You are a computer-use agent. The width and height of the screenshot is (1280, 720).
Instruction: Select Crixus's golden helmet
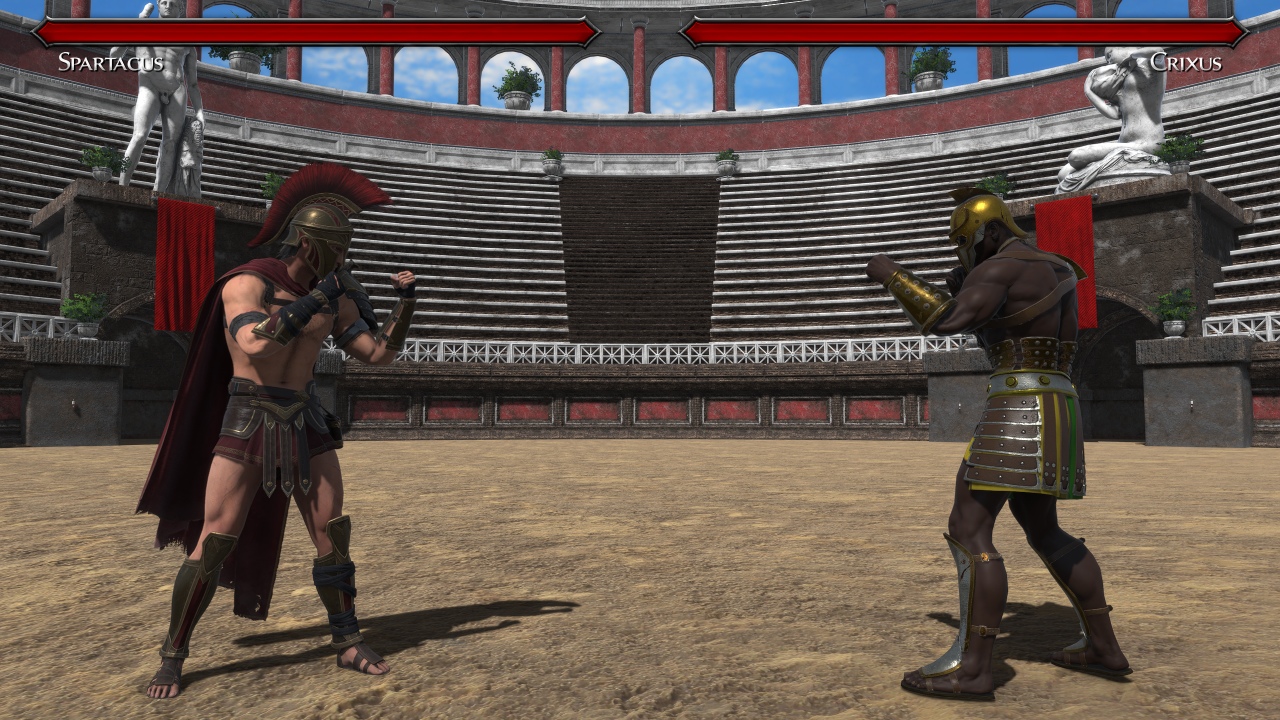pyautogui.click(x=975, y=230)
